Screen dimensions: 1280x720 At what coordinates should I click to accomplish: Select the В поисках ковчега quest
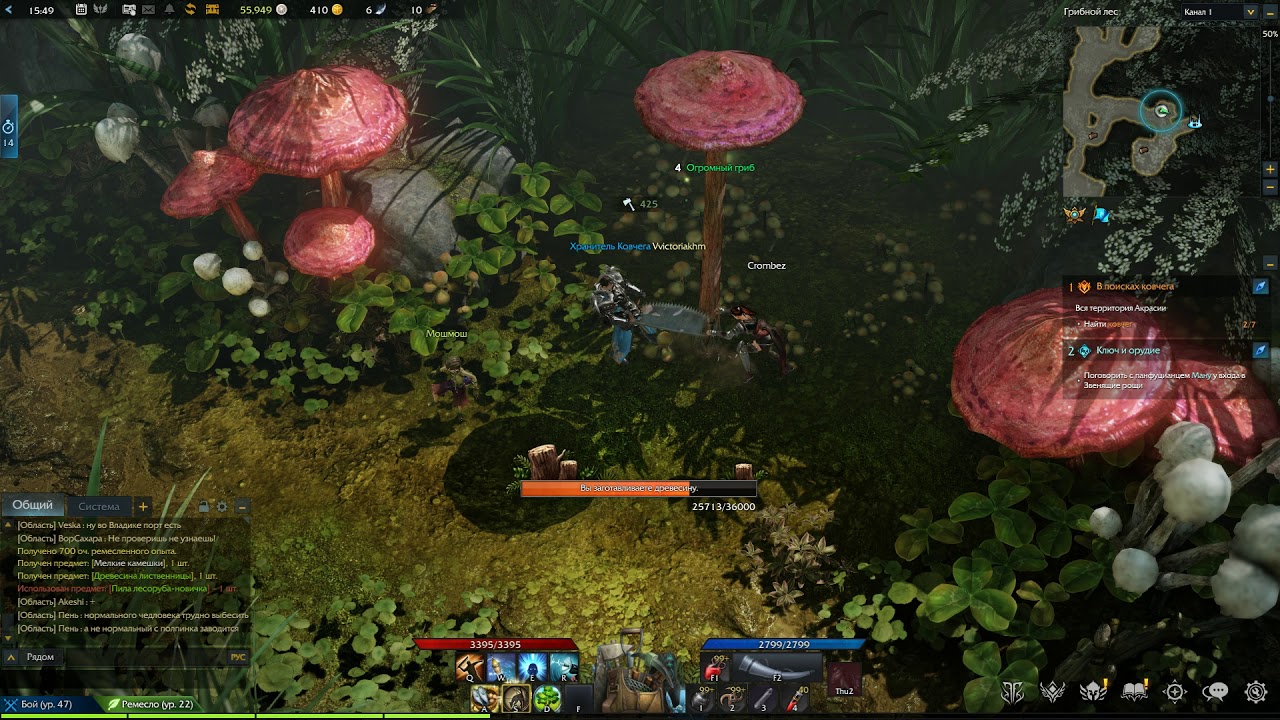tap(1136, 287)
